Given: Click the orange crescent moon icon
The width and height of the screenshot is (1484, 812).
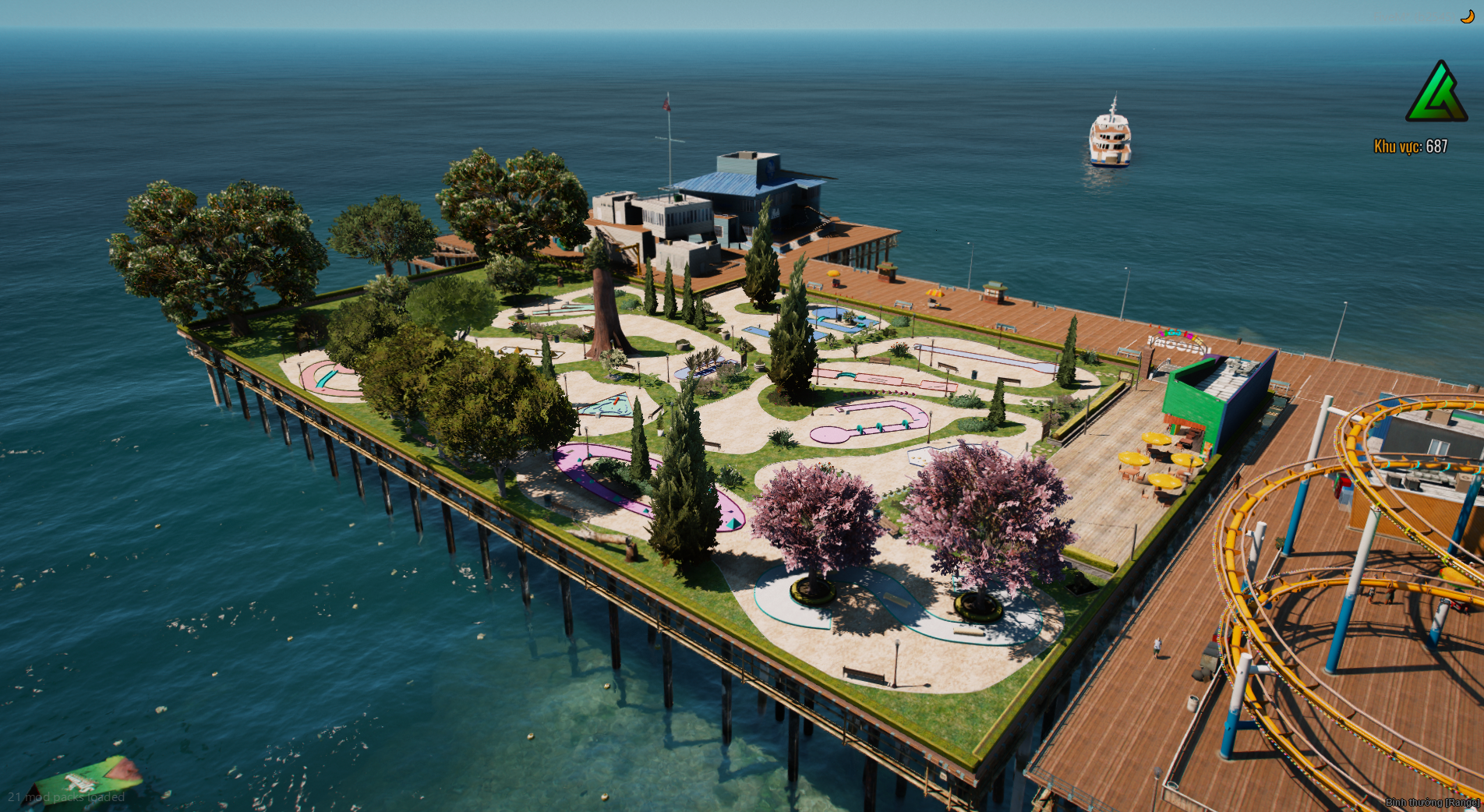Looking at the screenshot, I should point(1468,17).
